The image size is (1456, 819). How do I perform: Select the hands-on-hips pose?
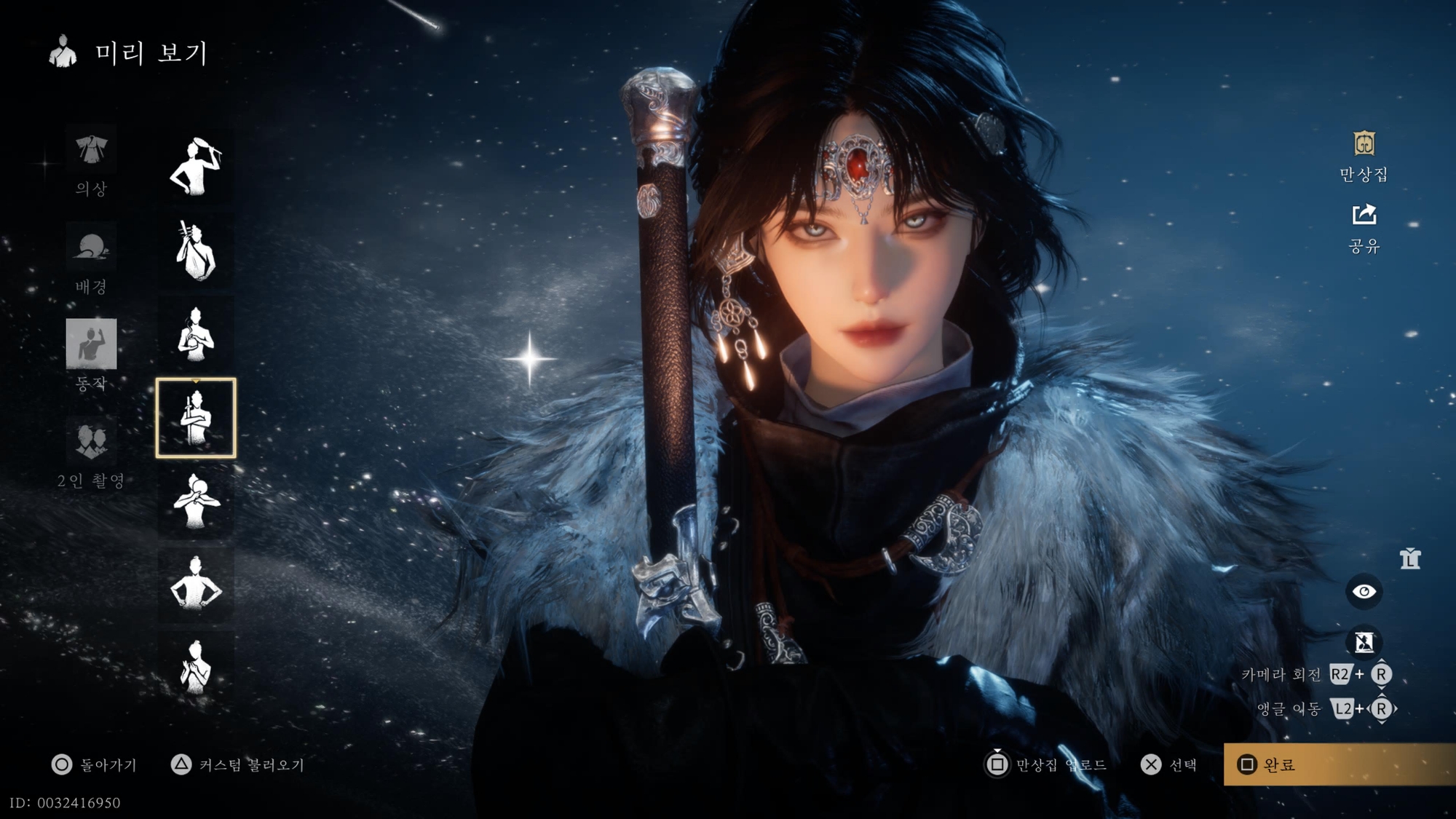pos(196,584)
